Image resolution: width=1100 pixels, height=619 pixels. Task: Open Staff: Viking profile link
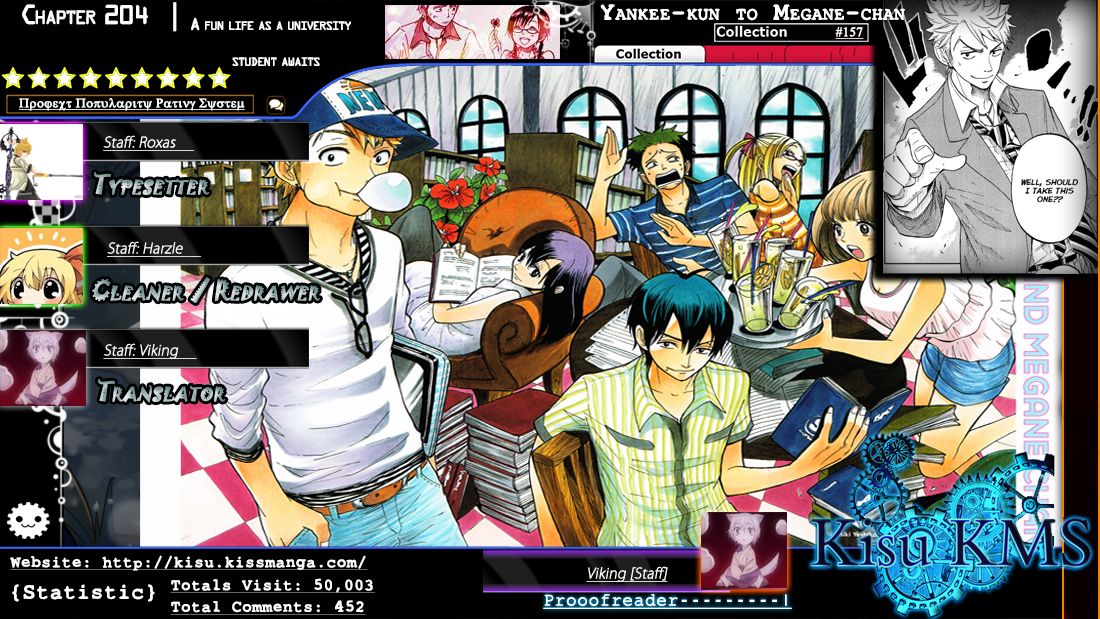tap(140, 351)
